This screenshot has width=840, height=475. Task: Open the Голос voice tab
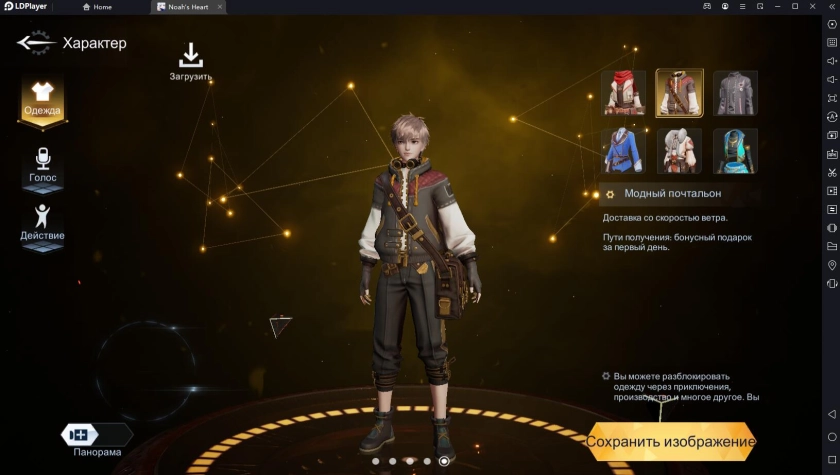coord(42,164)
